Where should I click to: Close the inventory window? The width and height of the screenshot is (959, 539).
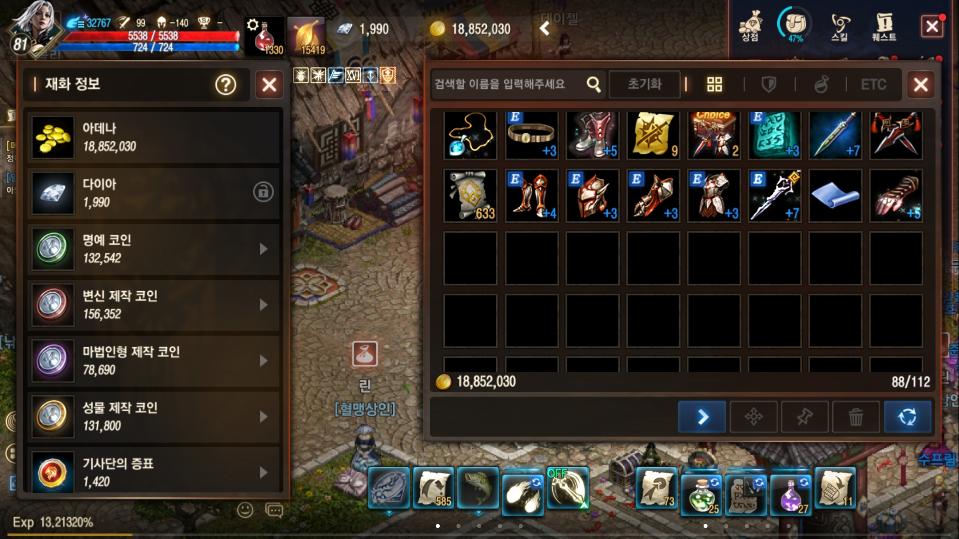[921, 85]
